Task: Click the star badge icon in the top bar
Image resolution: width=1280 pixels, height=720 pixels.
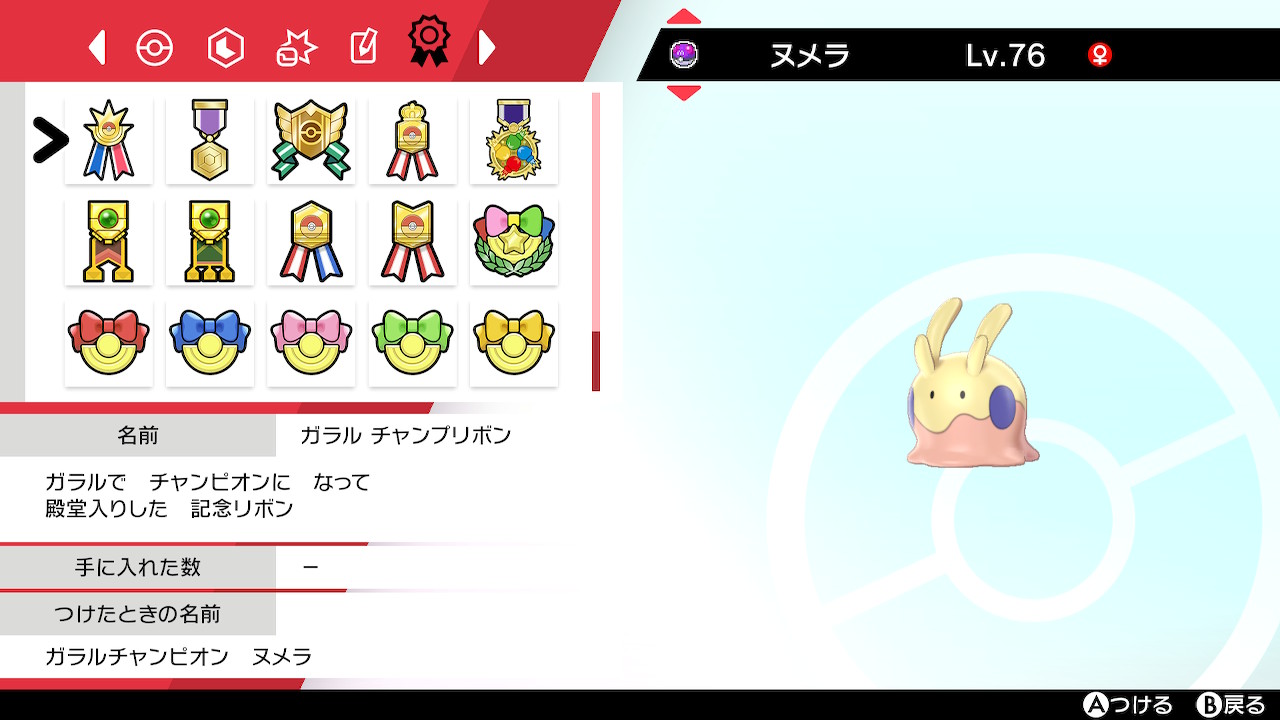Action: coord(294,45)
